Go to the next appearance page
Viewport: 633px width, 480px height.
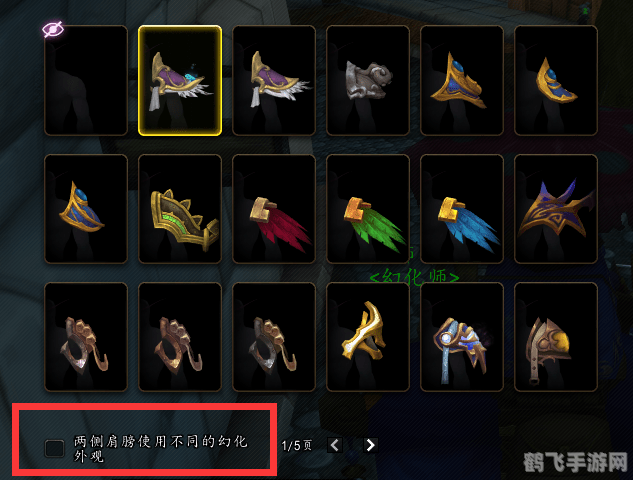tap(370, 445)
